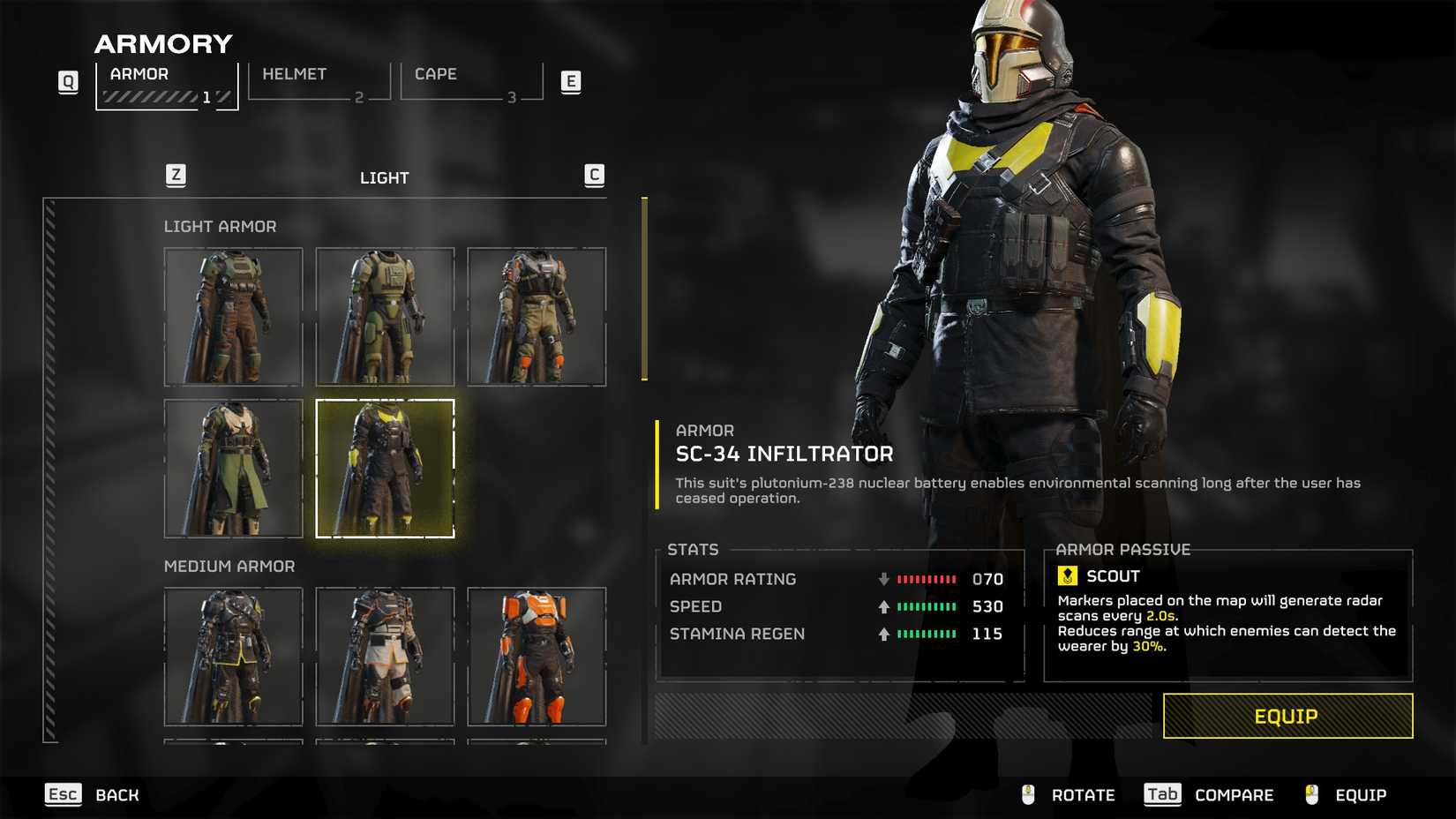Click the Esc key icon beside Back
This screenshot has width=1456, height=819.
click(x=62, y=794)
